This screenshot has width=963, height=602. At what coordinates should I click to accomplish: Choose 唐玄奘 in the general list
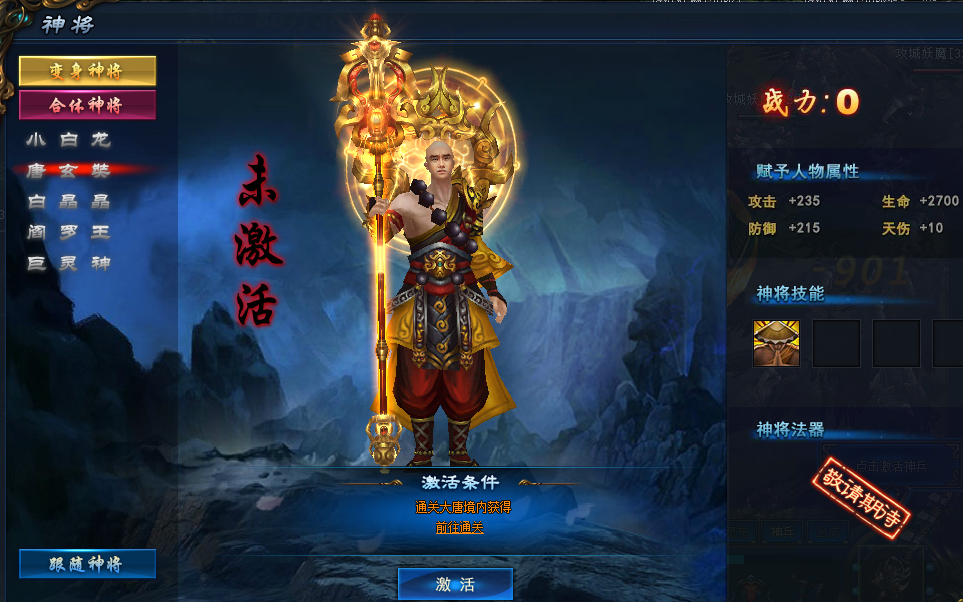68,170
